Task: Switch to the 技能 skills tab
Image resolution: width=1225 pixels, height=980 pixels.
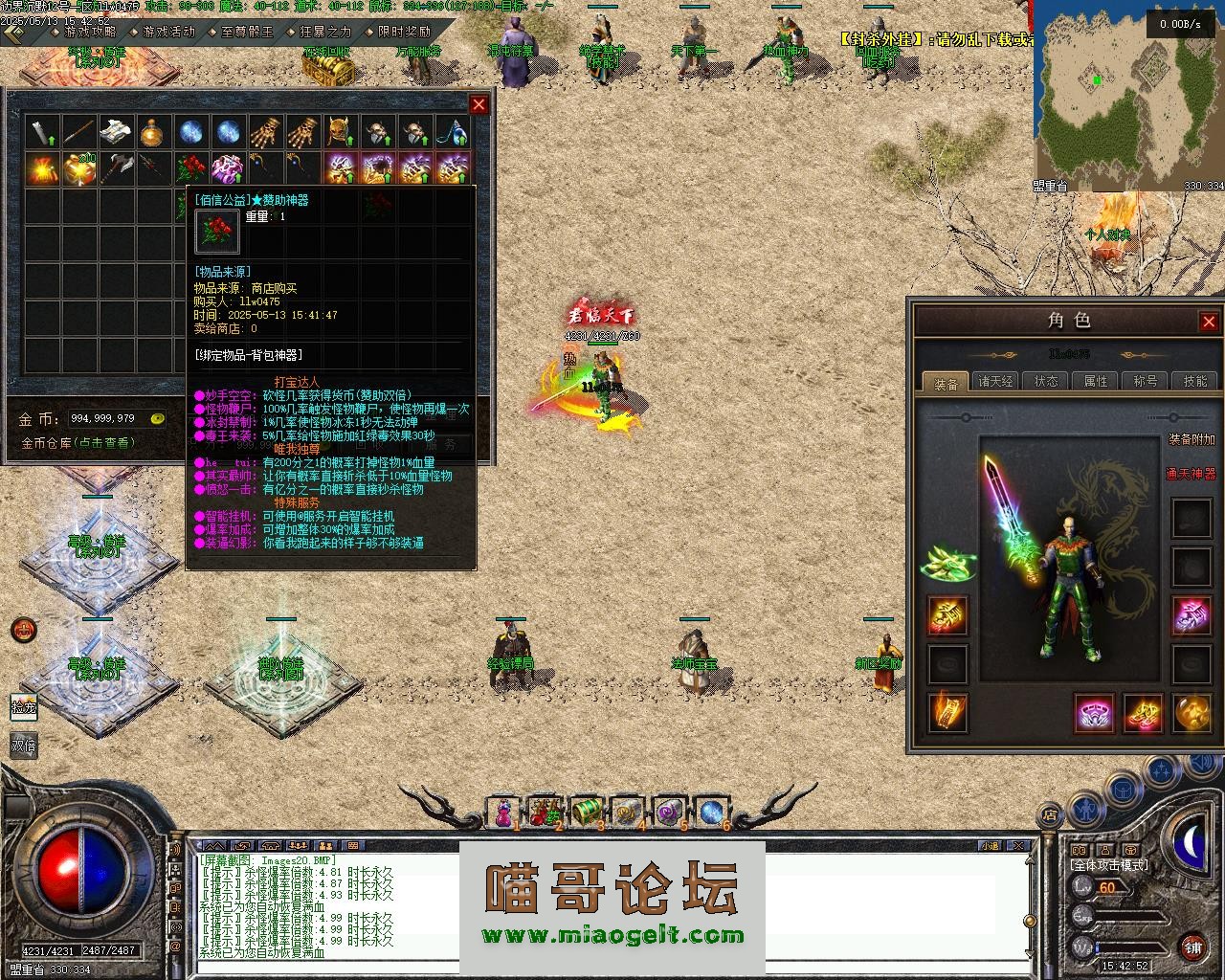Action: (x=1195, y=381)
